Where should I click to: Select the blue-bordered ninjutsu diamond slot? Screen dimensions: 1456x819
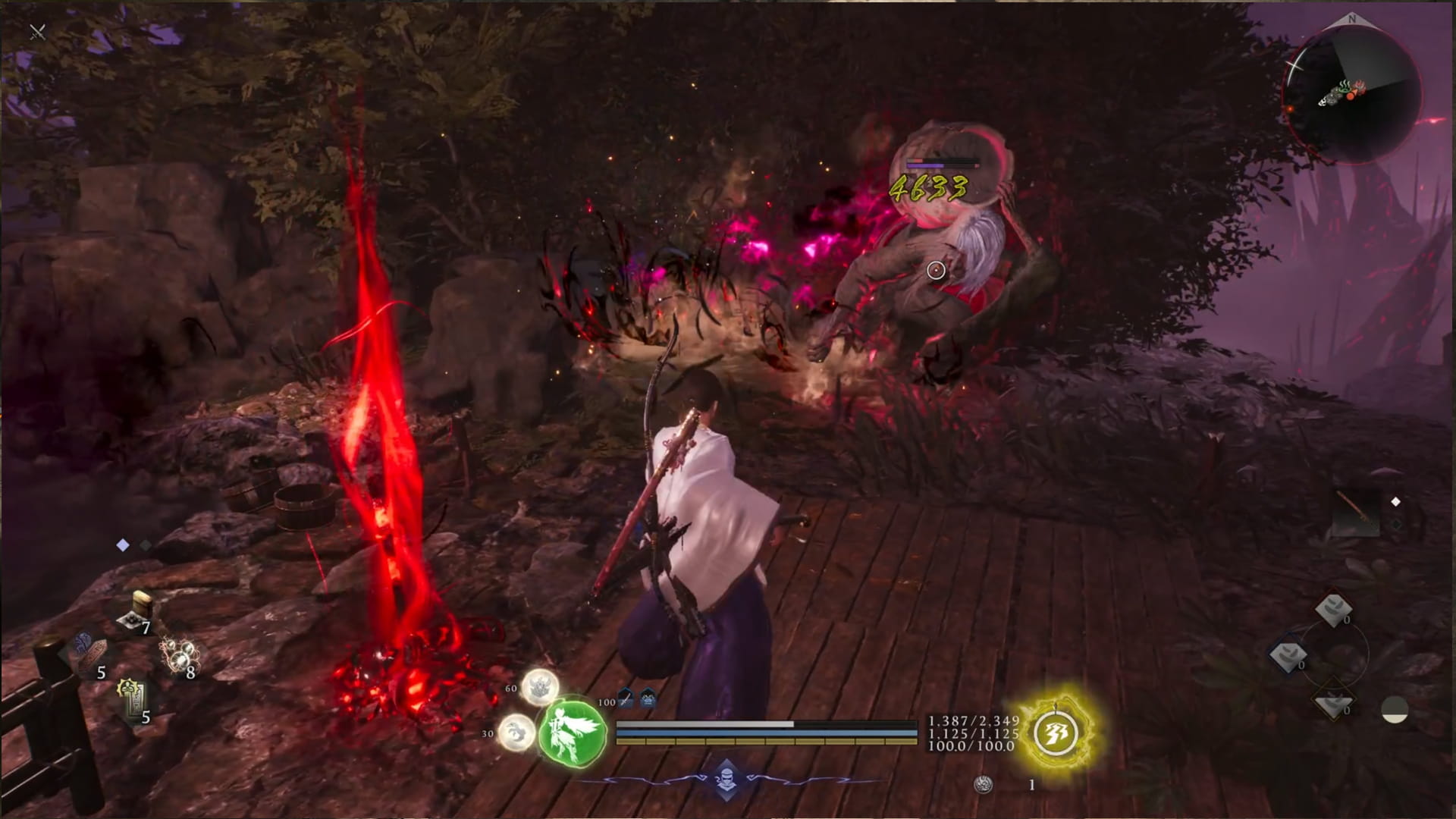click(1288, 655)
